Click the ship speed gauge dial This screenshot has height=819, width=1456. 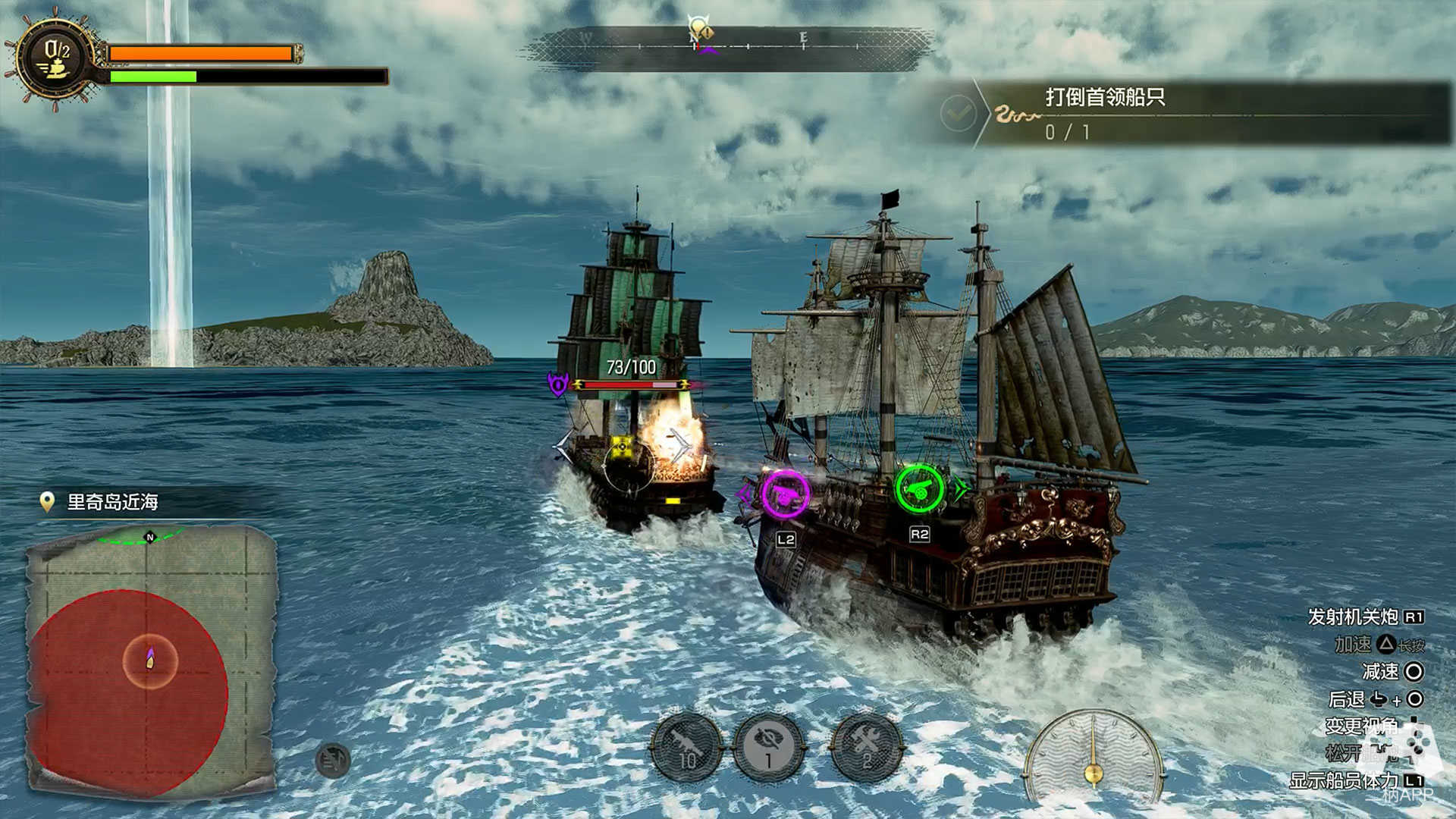tap(1093, 758)
